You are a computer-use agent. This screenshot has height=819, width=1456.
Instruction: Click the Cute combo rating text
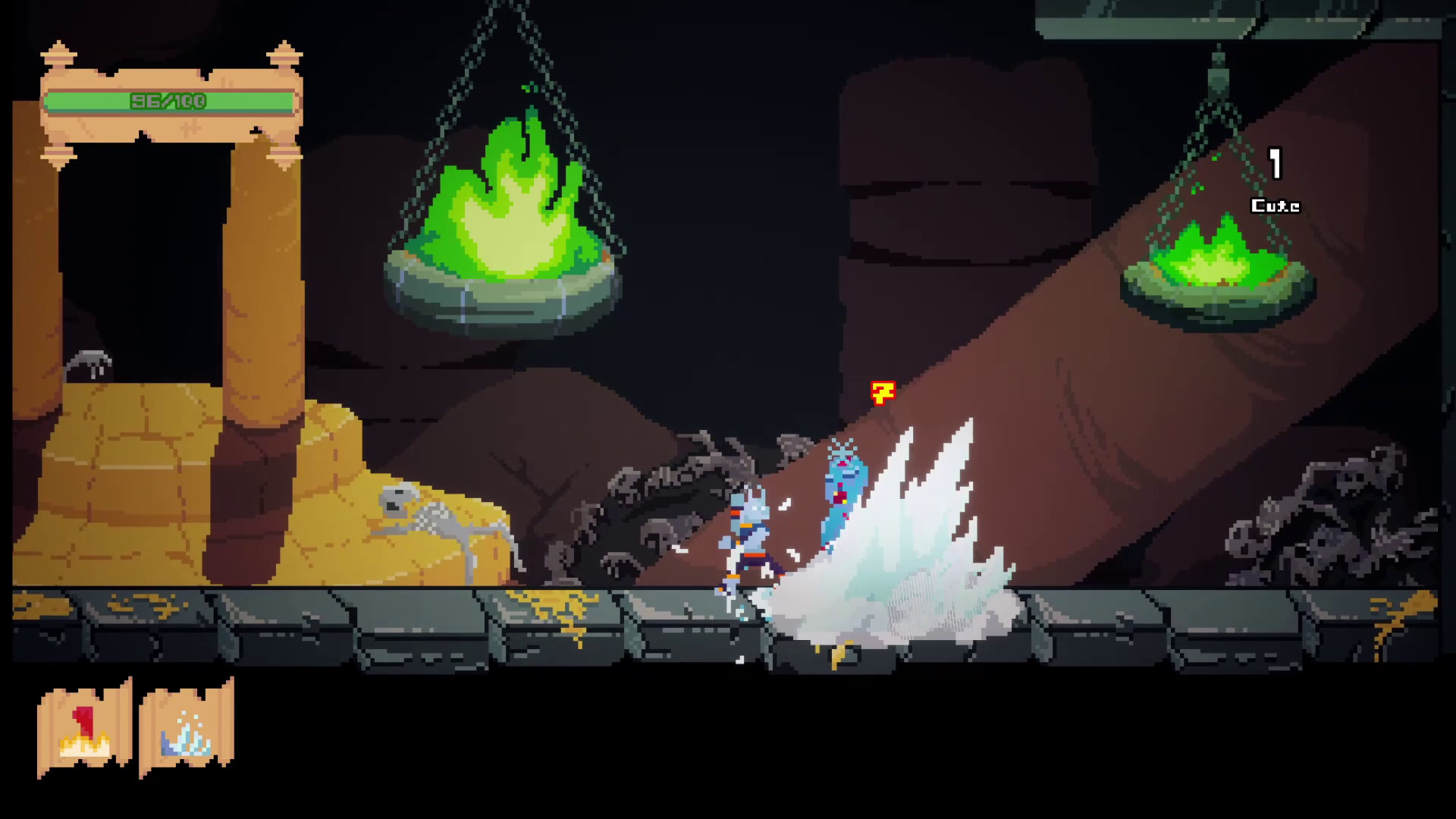(x=1276, y=203)
